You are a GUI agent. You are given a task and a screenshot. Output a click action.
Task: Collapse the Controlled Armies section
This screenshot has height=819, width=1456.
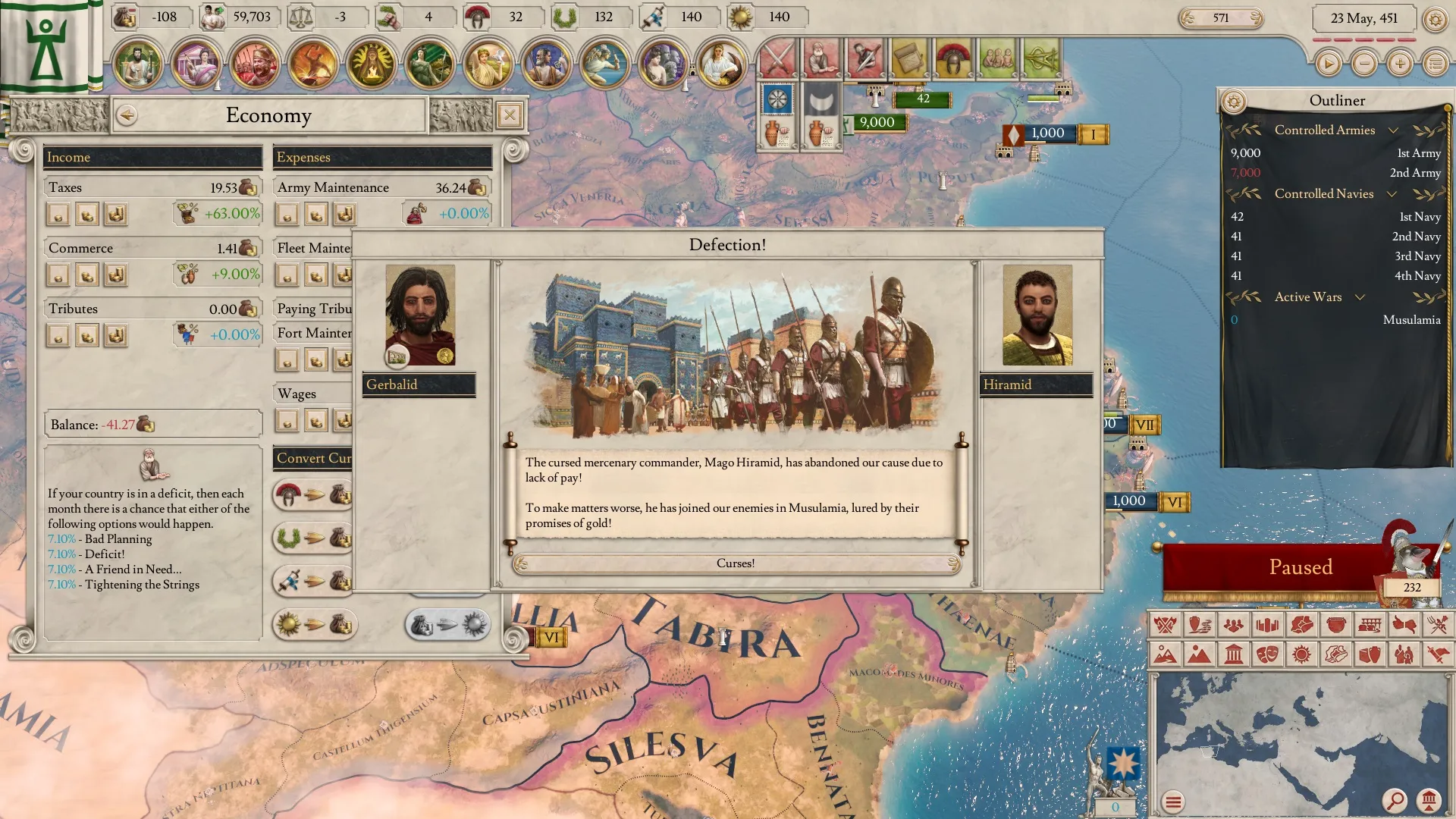tap(1393, 130)
